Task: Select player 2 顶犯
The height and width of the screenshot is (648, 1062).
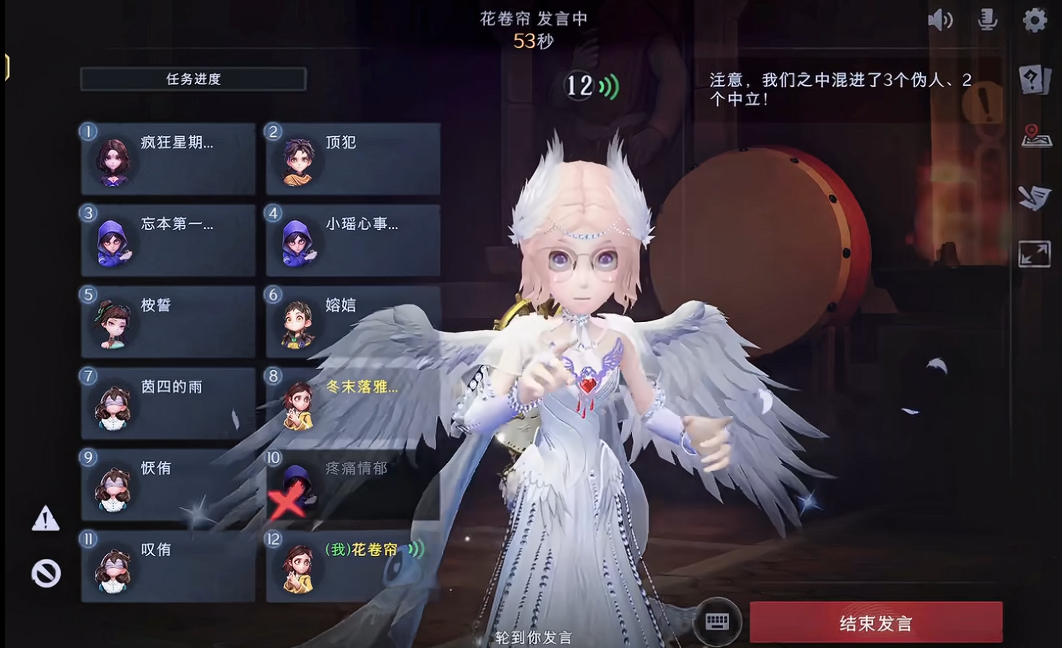Action: pyautogui.click(x=353, y=159)
